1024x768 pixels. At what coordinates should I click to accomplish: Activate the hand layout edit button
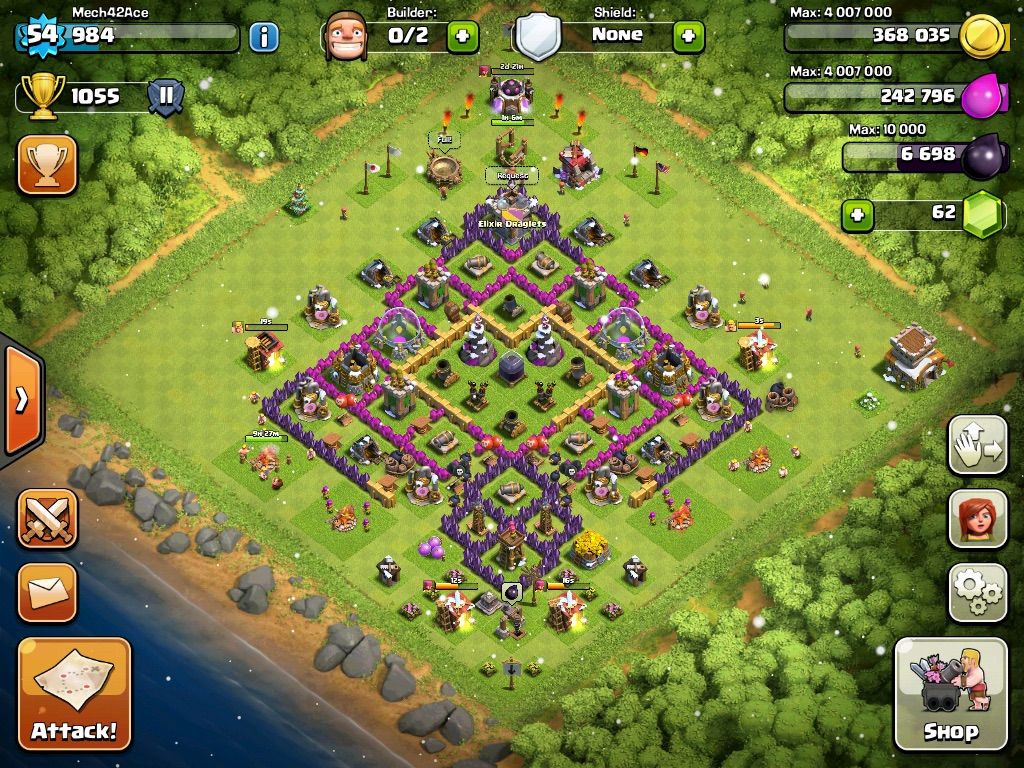(x=977, y=445)
